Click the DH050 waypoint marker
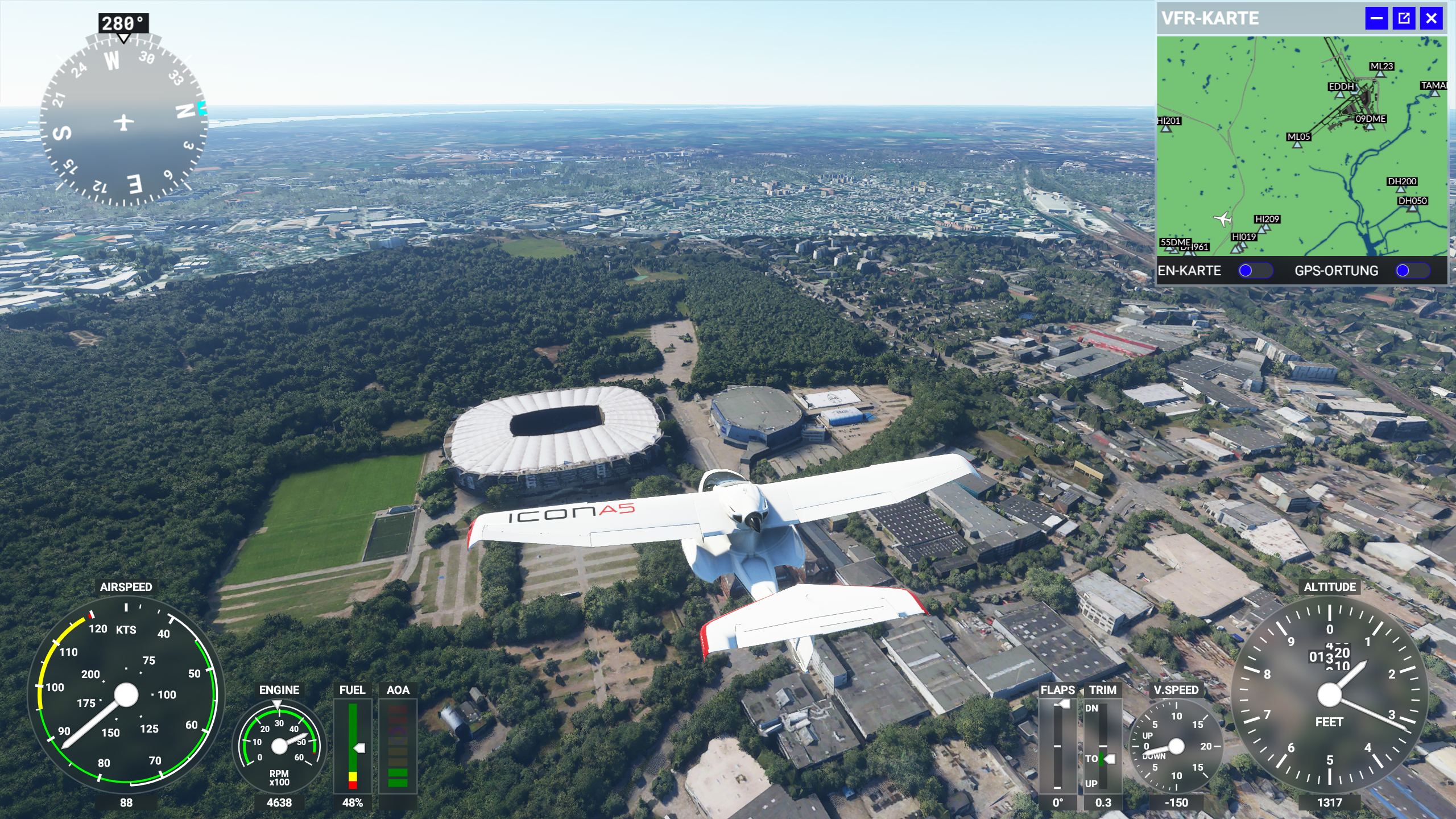 (1412, 208)
